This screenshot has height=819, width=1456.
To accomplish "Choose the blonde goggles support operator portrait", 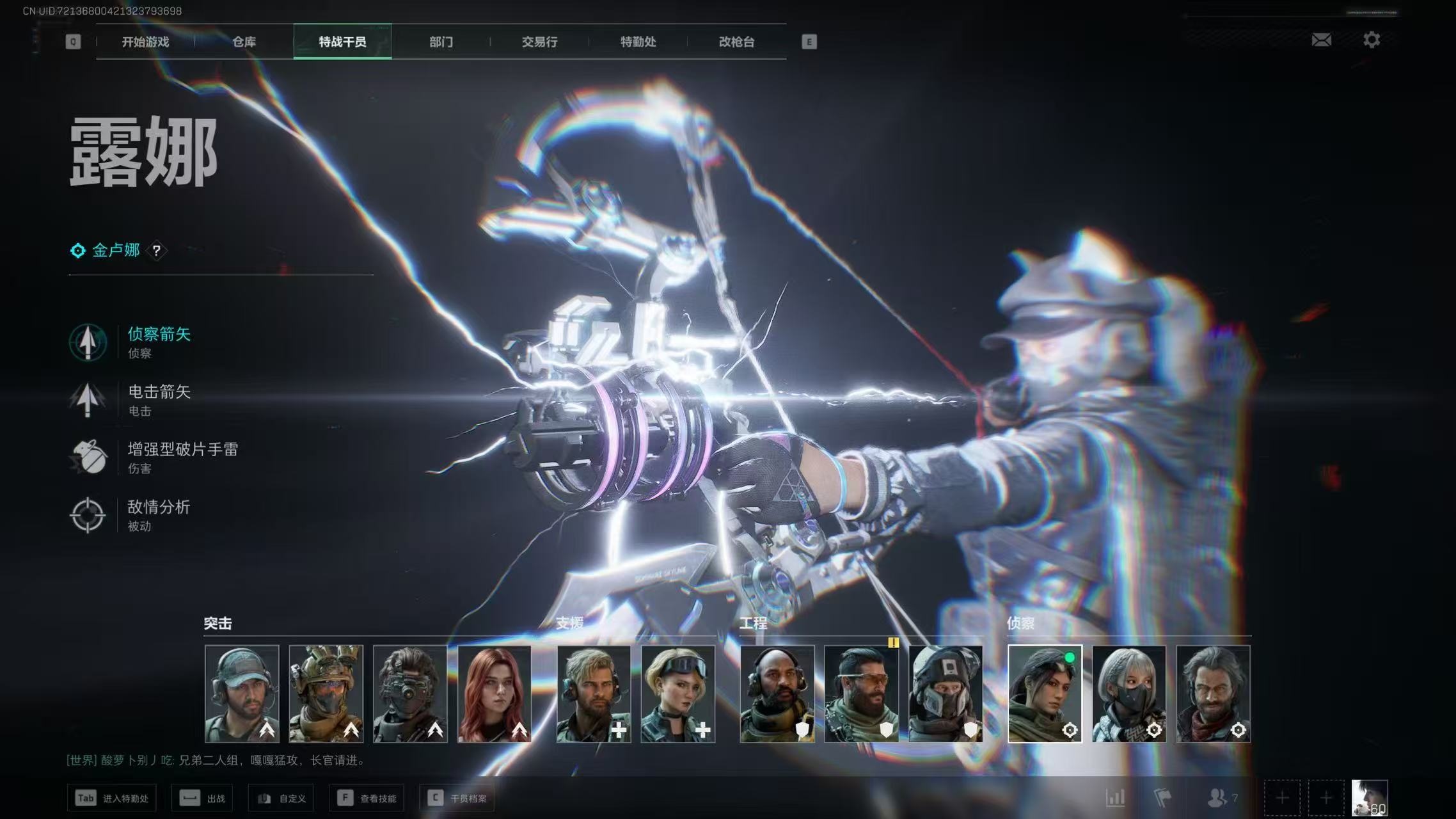I will click(678, 694).
